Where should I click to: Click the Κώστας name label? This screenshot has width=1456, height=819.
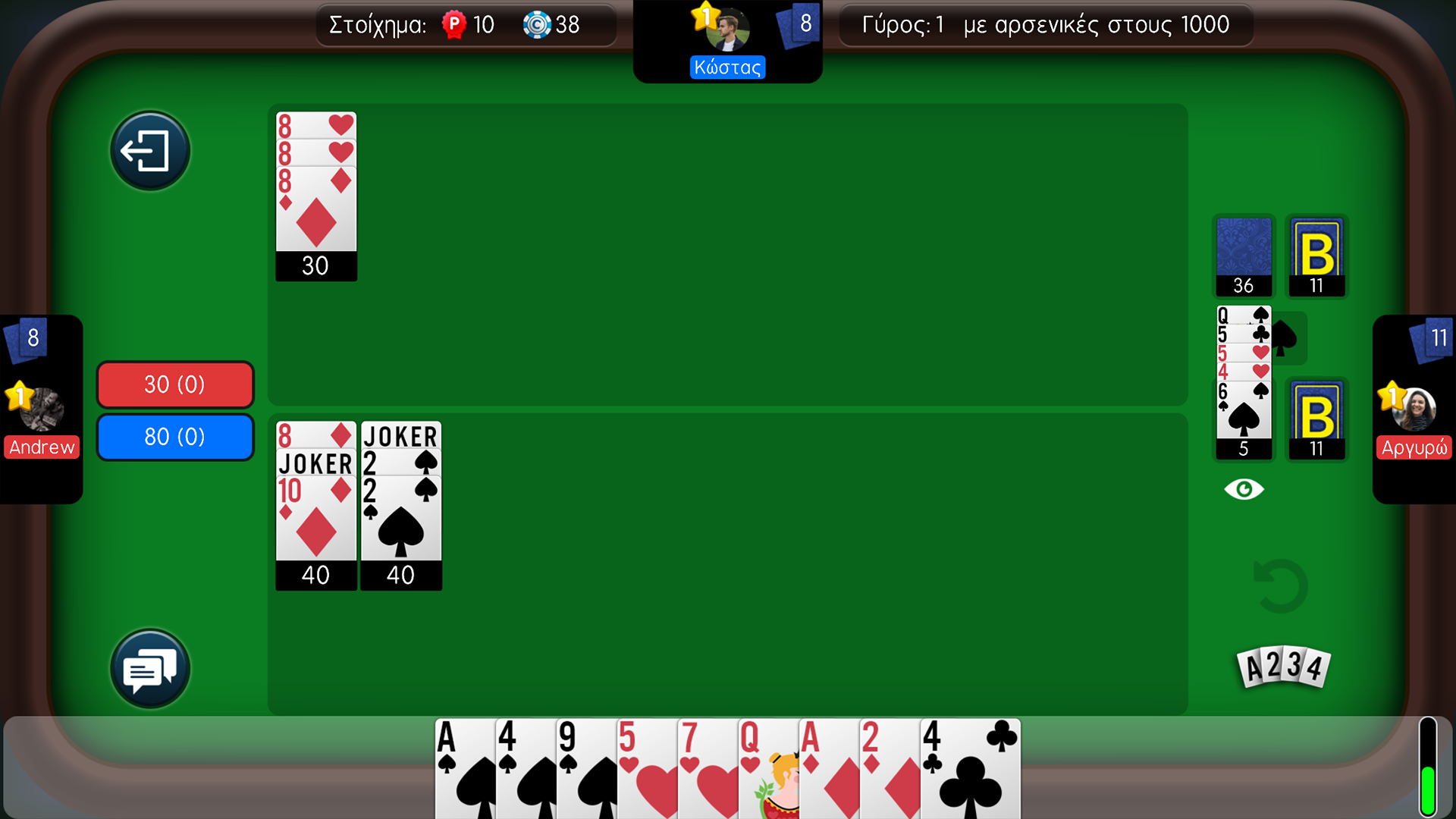727,67
